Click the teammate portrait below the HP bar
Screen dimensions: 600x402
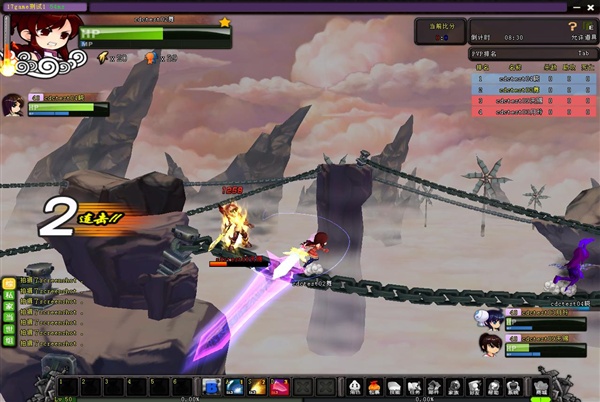coord(14,104)
